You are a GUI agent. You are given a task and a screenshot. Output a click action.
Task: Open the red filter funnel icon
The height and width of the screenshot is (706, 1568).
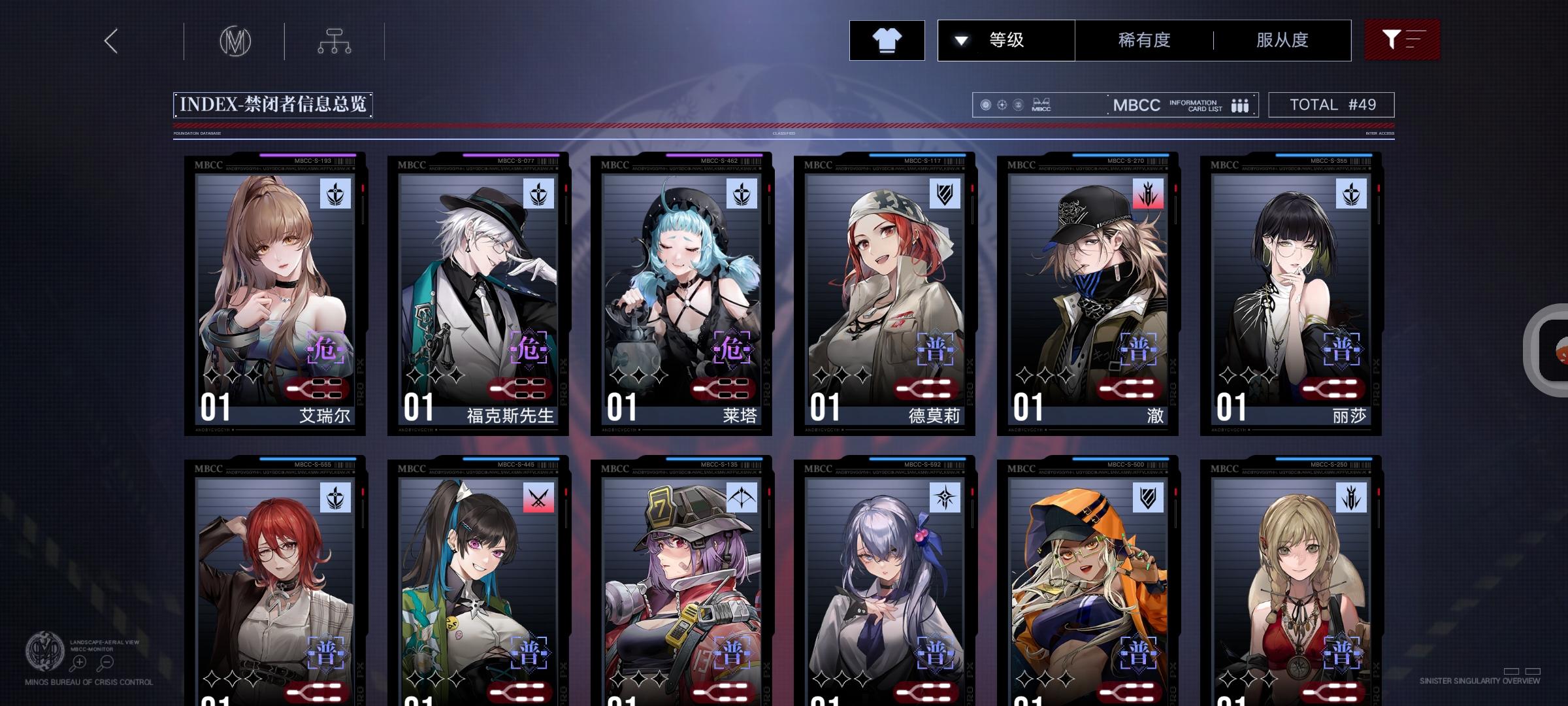1401,40
